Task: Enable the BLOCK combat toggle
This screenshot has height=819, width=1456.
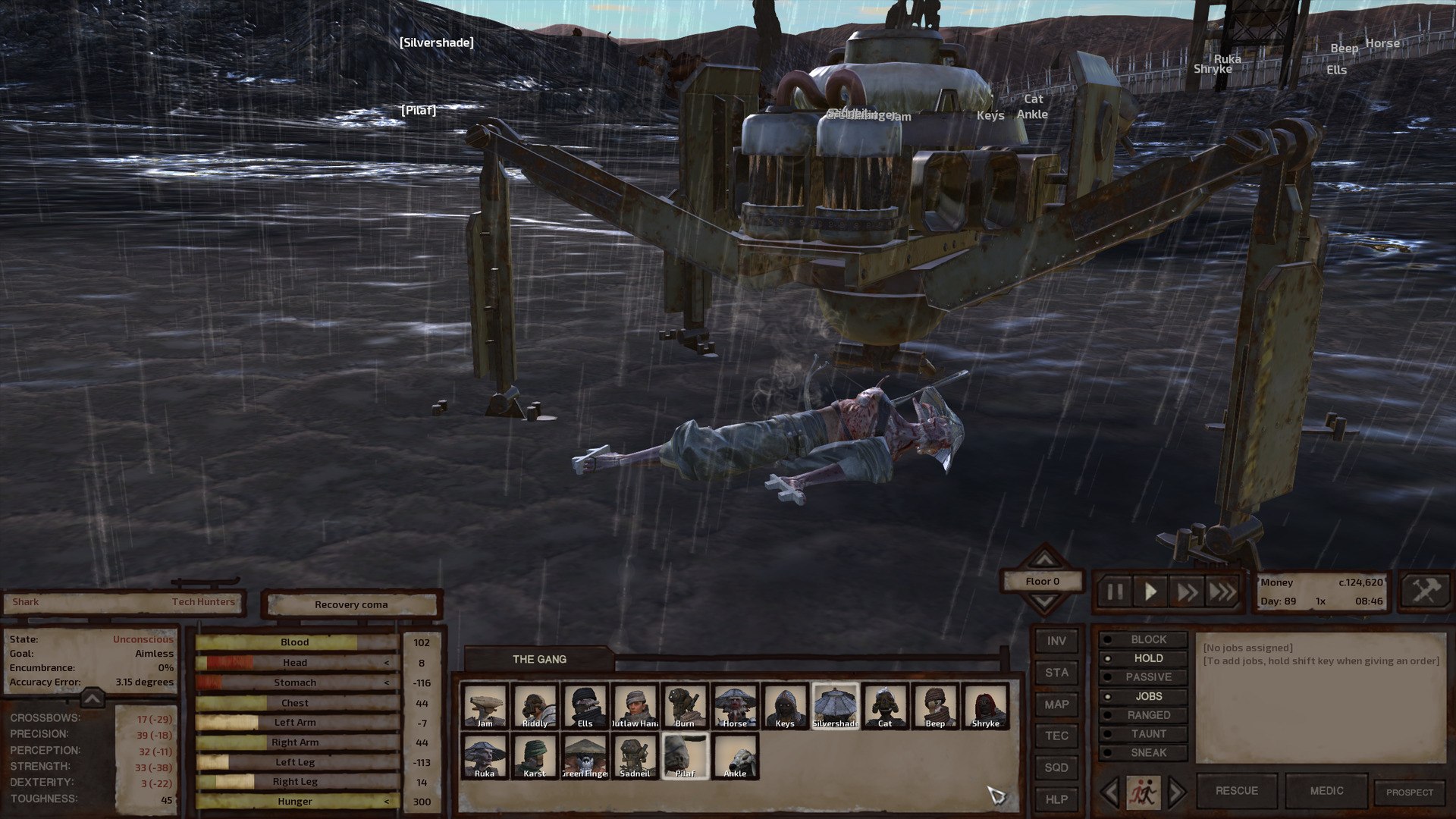Action: pyautogui.click(x=1147, y=639)
